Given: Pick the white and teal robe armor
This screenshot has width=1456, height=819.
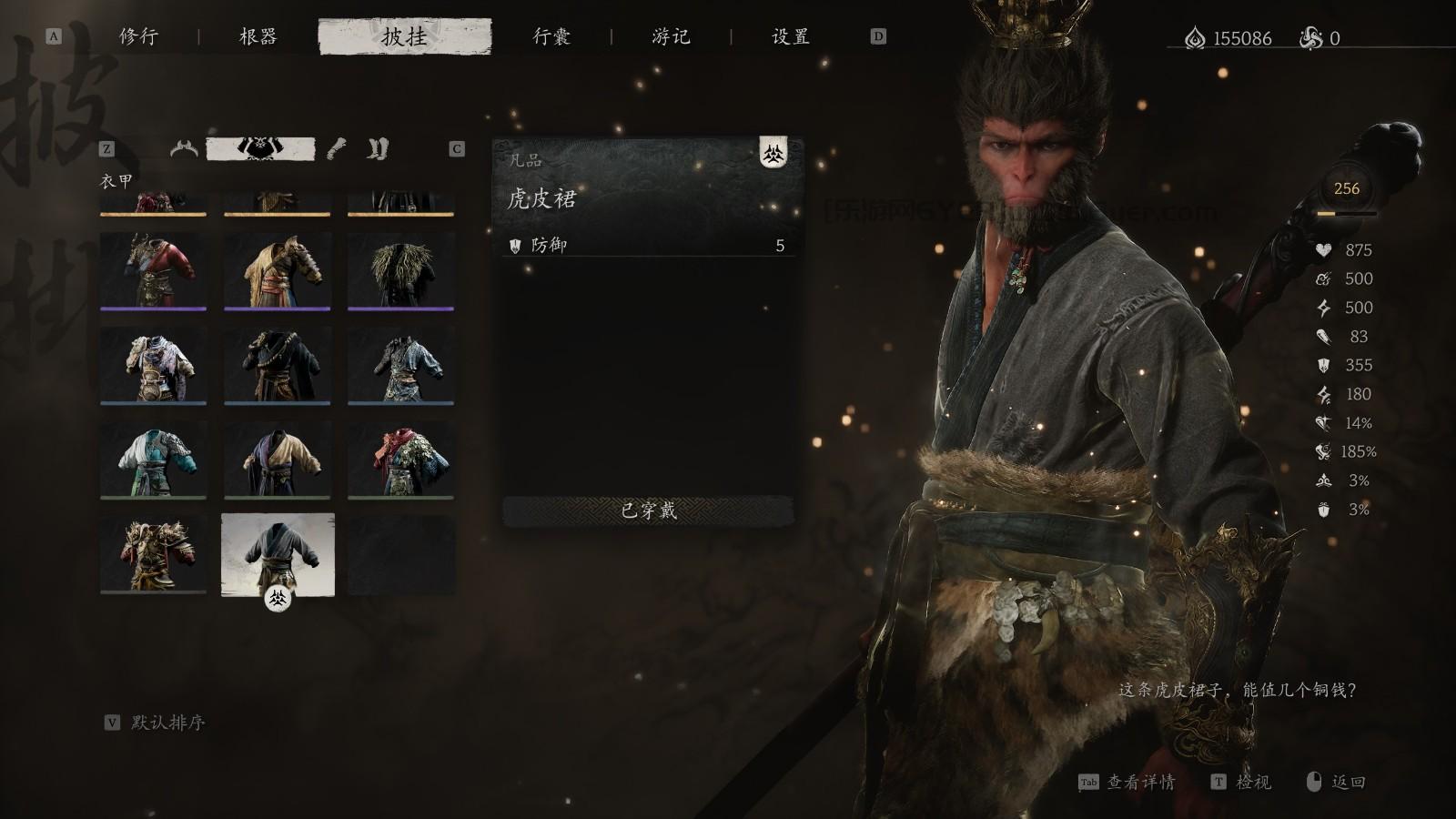Looking at the screenshot, I should tap(153, 460).
